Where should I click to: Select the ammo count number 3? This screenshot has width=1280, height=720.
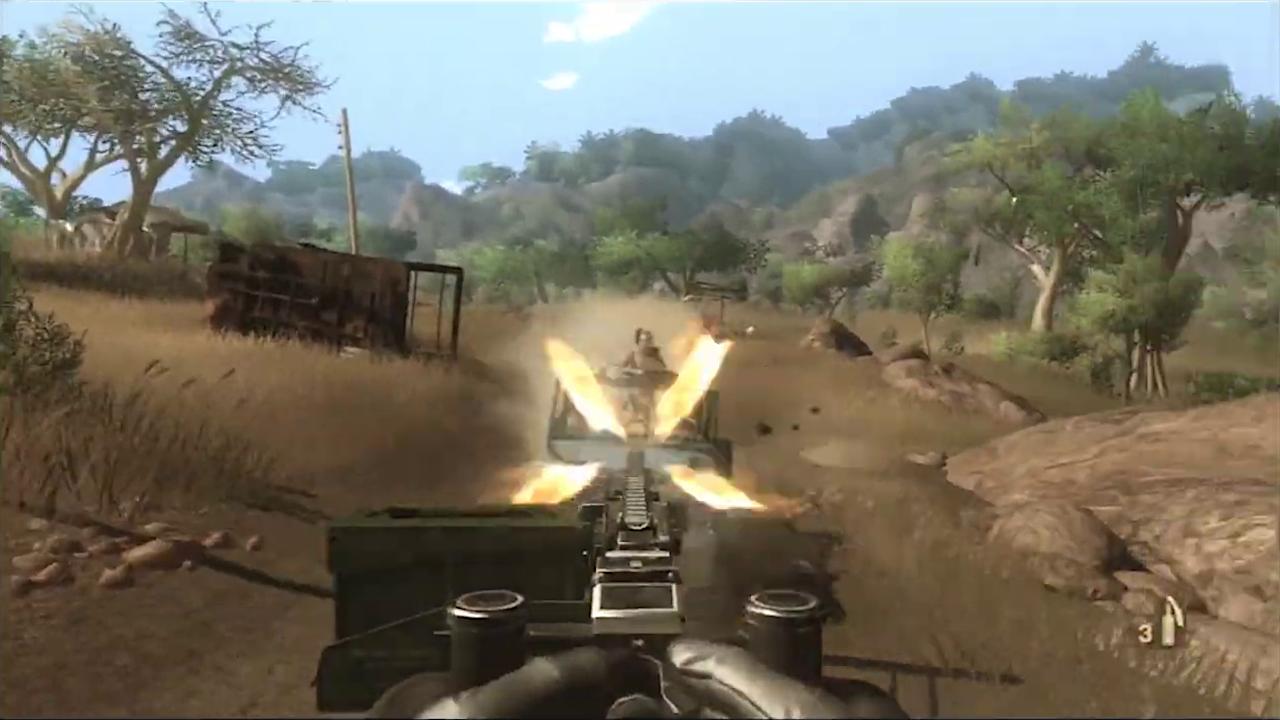1146,632
